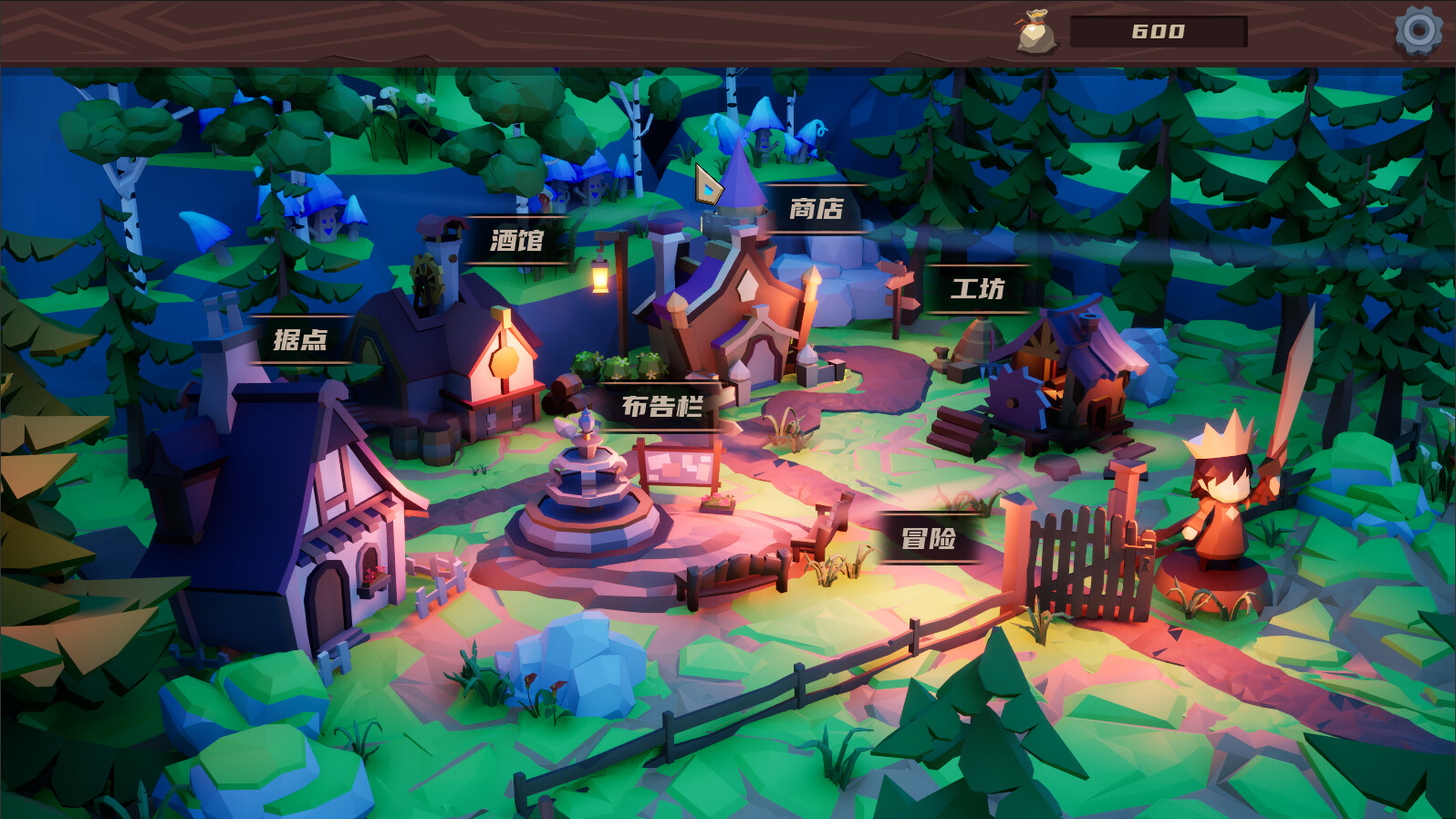Click the wooden bench near the fountain
The height and width of the screenshot is (819, 1456).
point(734,575)
